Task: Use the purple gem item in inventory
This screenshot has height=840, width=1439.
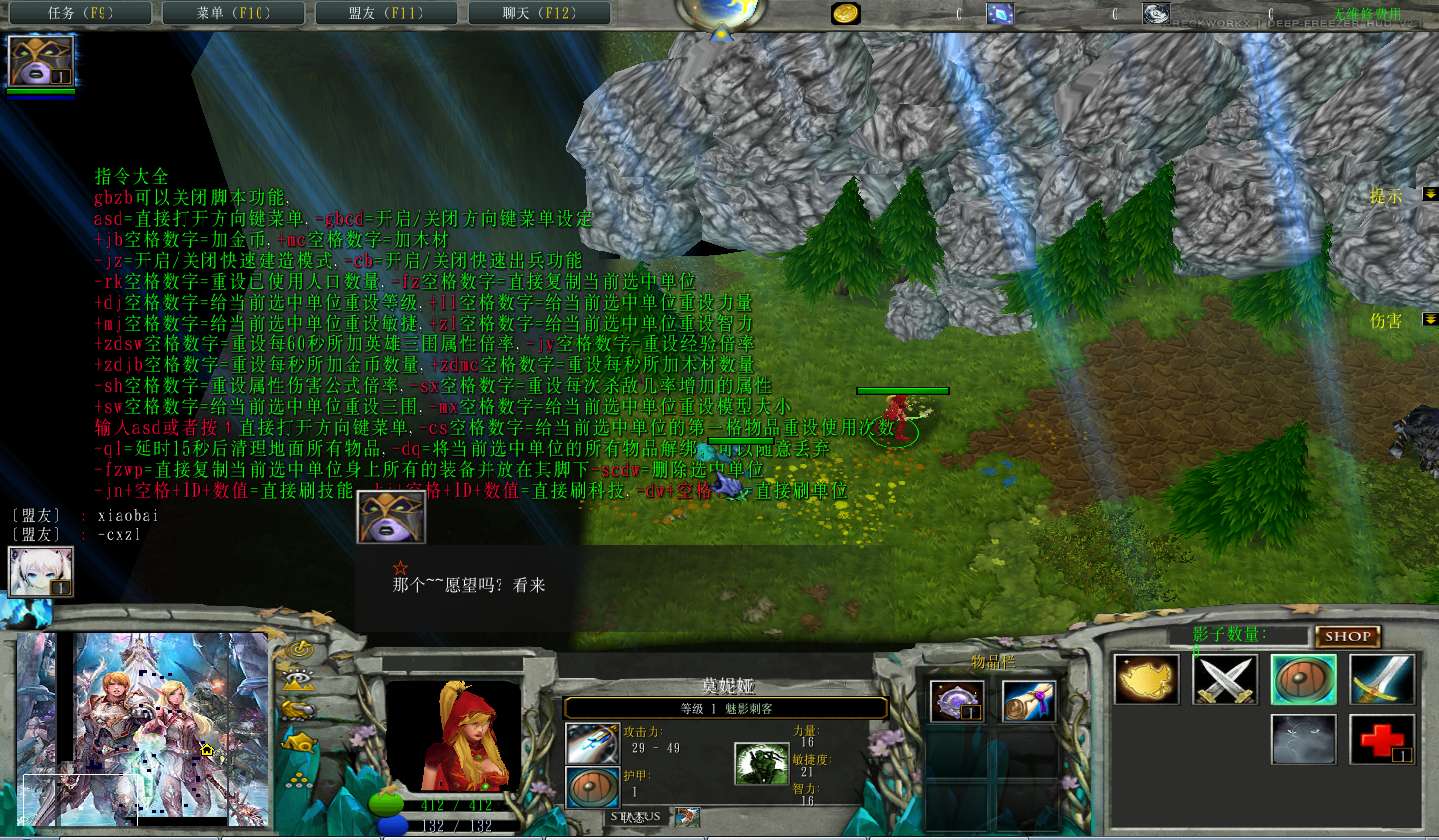Action: [957, 700]
